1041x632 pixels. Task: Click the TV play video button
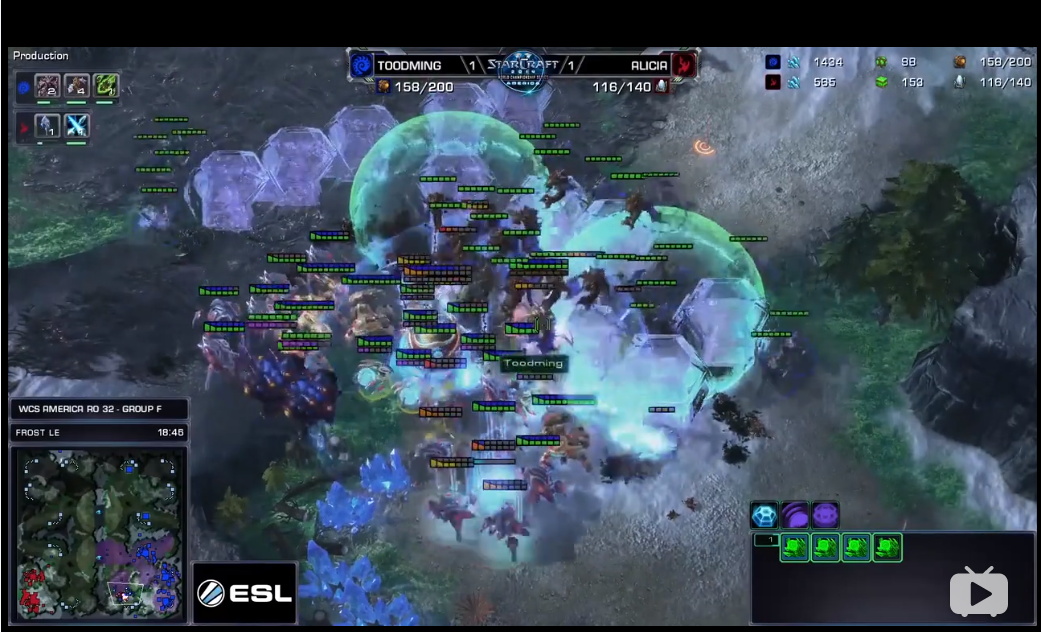pos(978,592)
